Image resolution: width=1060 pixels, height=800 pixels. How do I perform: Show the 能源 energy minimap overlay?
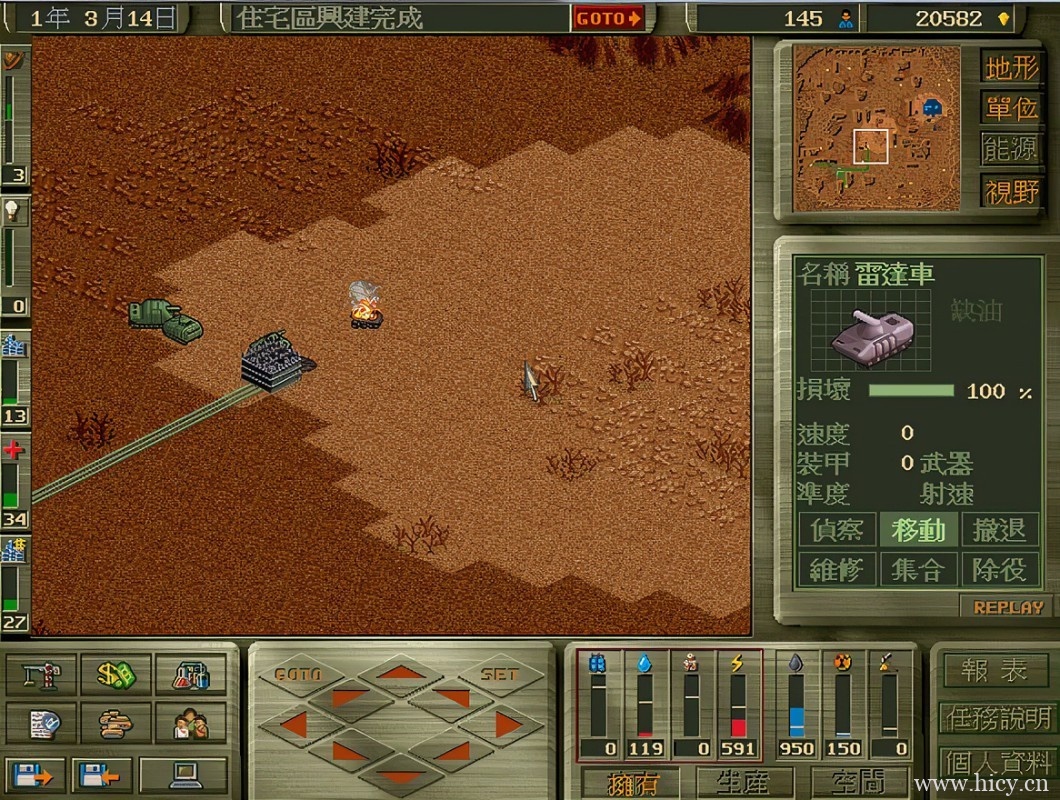coord(1011,149)
